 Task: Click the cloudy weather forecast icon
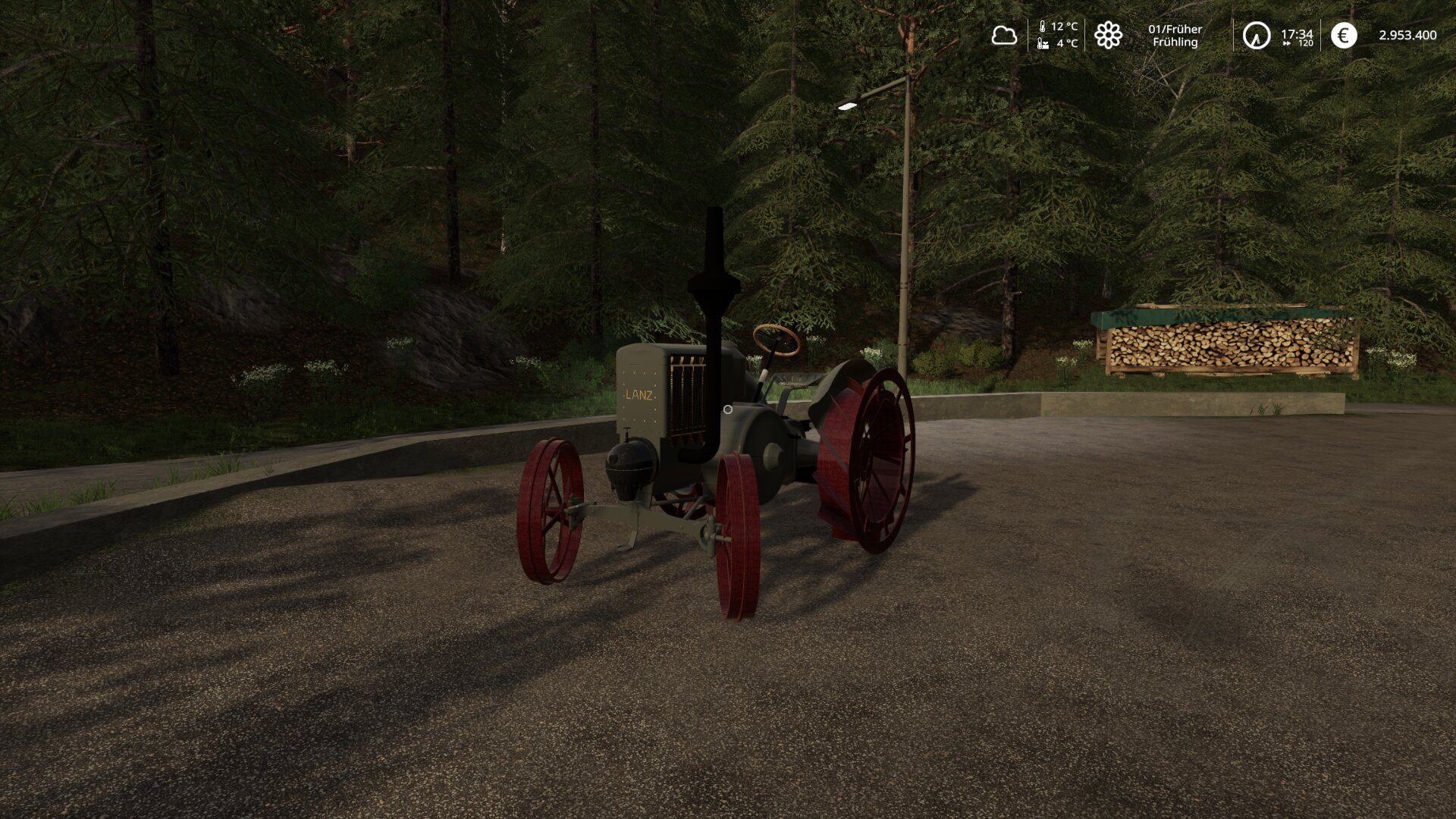(1004, 35)
